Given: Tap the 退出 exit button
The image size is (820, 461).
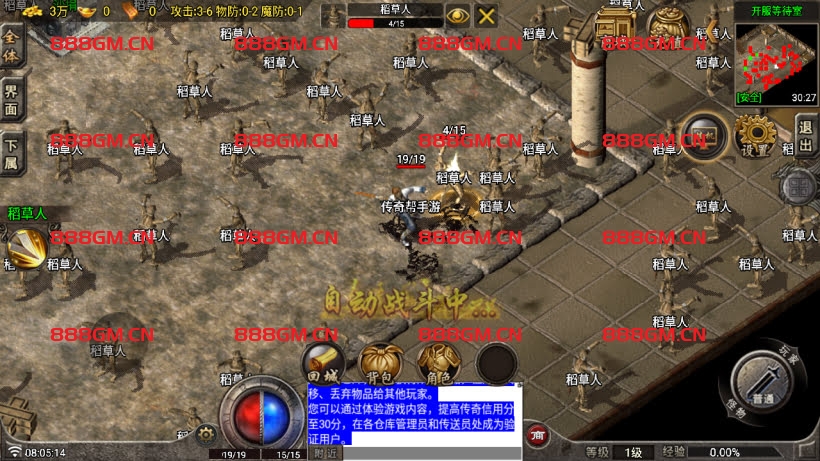Looking at the screenshot, I should [805, 135].
